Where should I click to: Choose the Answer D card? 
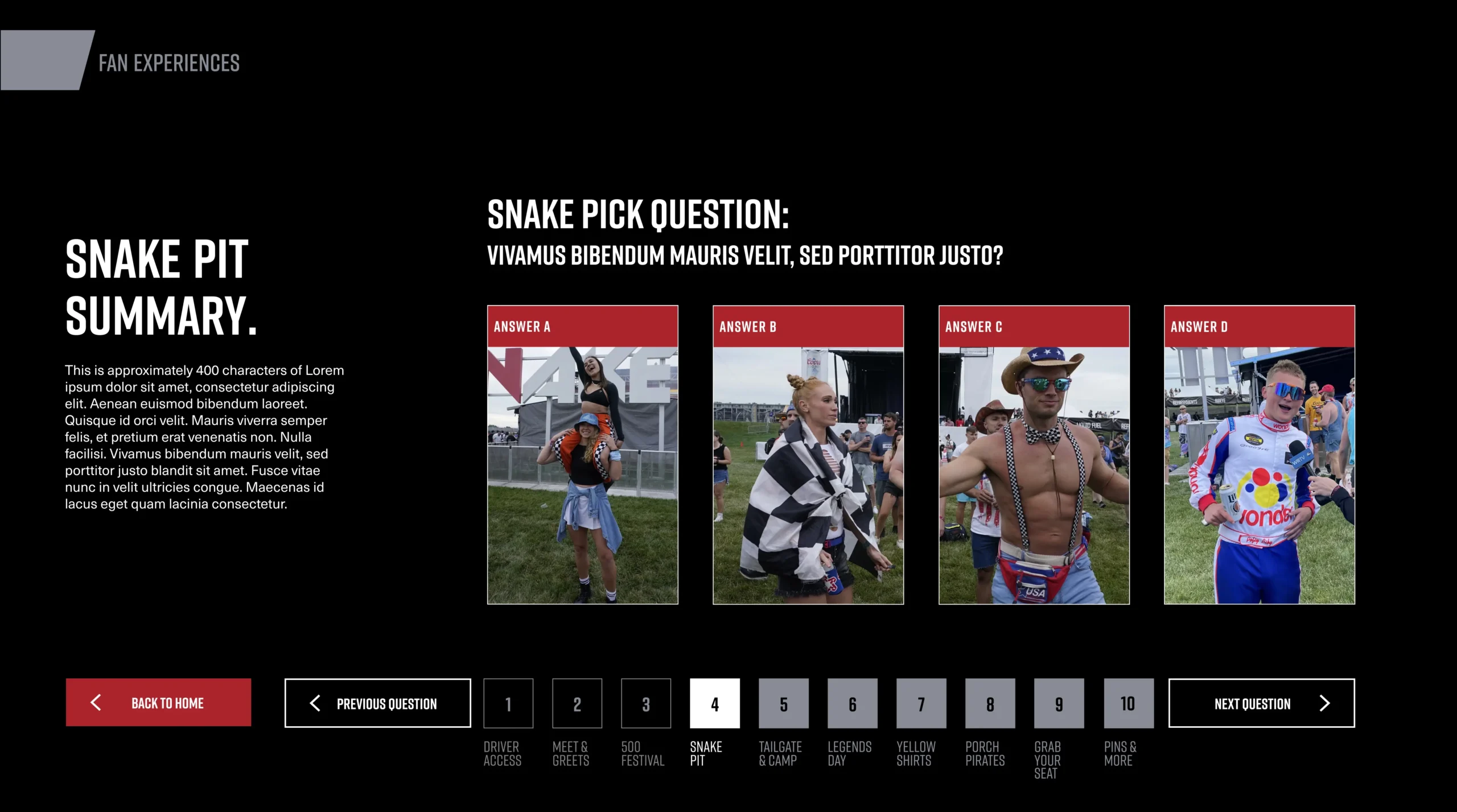[1259, 455]
